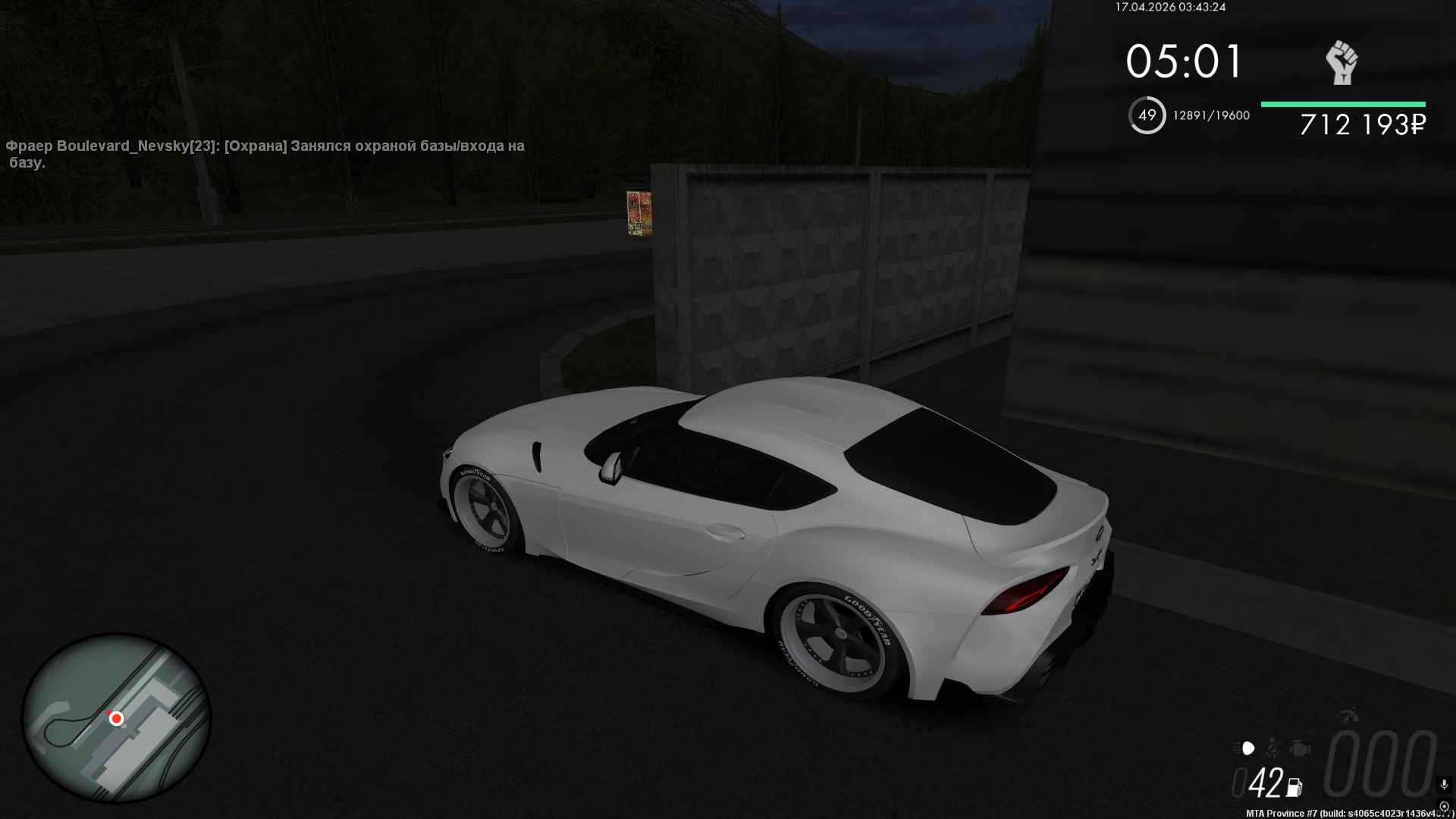Click the red player marker on minimap
The image size is (1456, 819).
pyautogui.click(x=116, y=717)
